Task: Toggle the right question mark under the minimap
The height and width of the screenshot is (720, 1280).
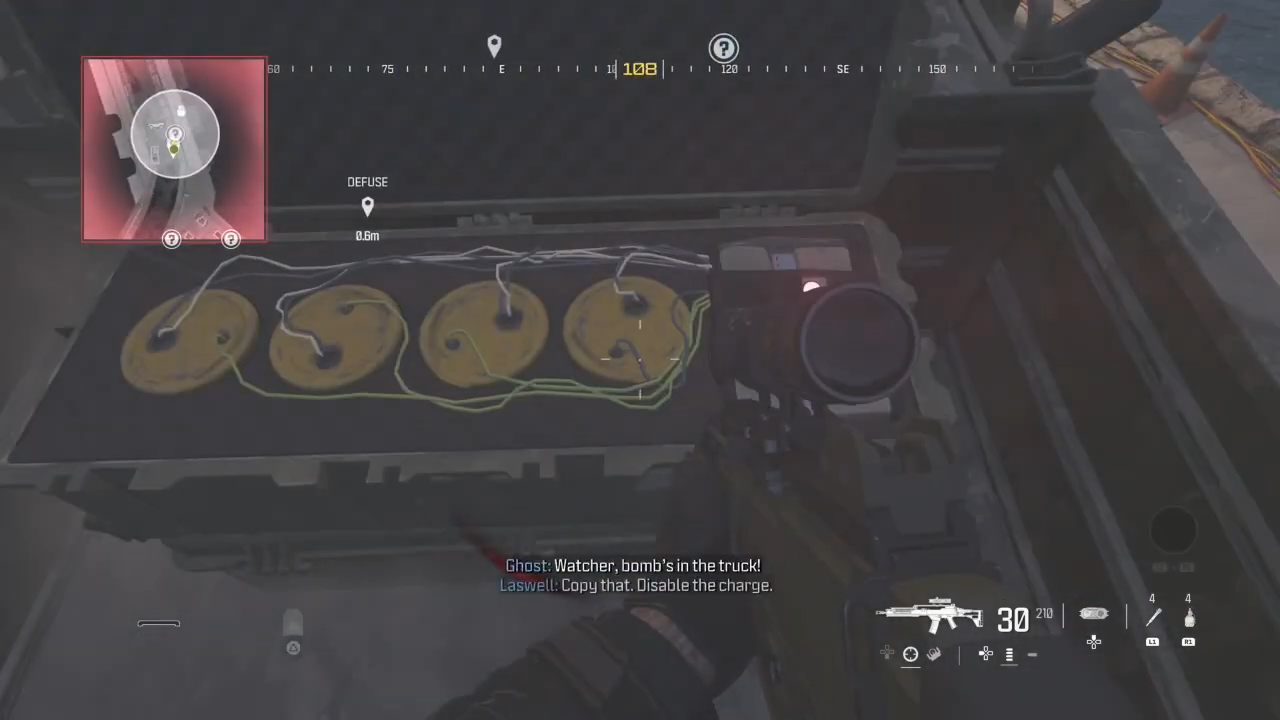Action: point(231,238)
